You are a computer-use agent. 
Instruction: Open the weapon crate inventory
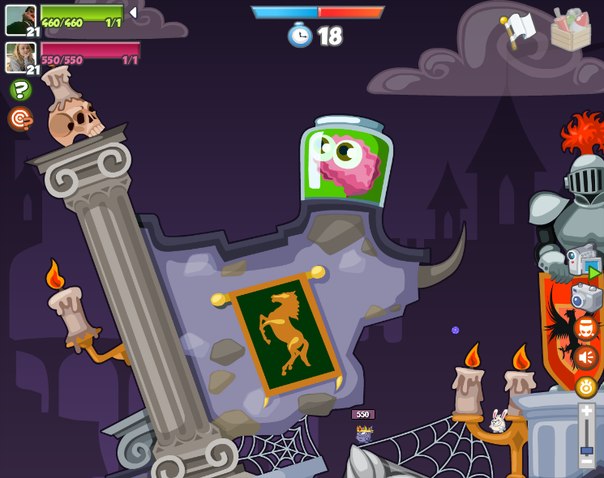click(571, 29)
